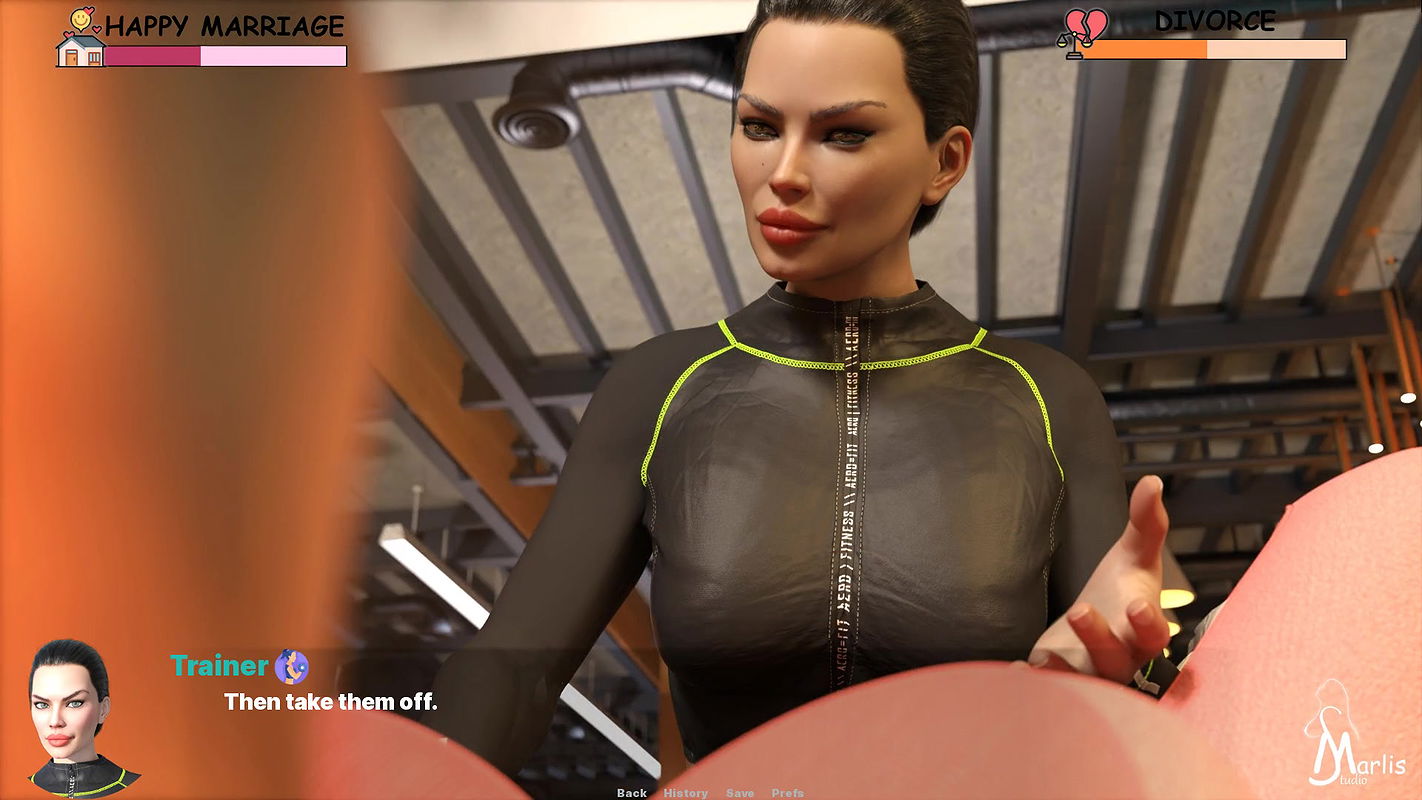Image resolution: width=1422 pixels, height=800 pixels.
Task: Open the Prefs menu
Action: coord(788,792)
